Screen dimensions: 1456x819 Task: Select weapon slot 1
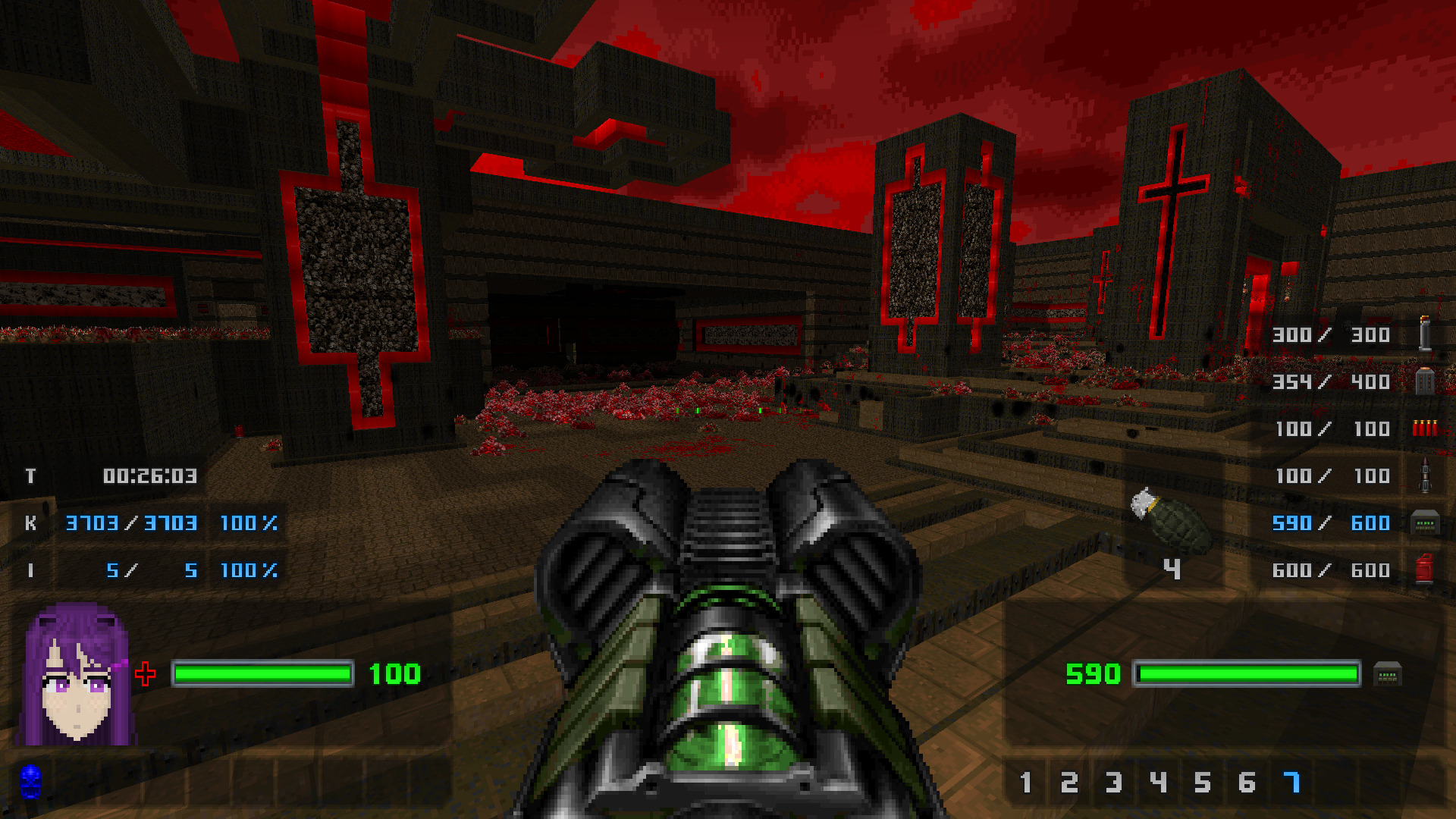(1025, 782)
